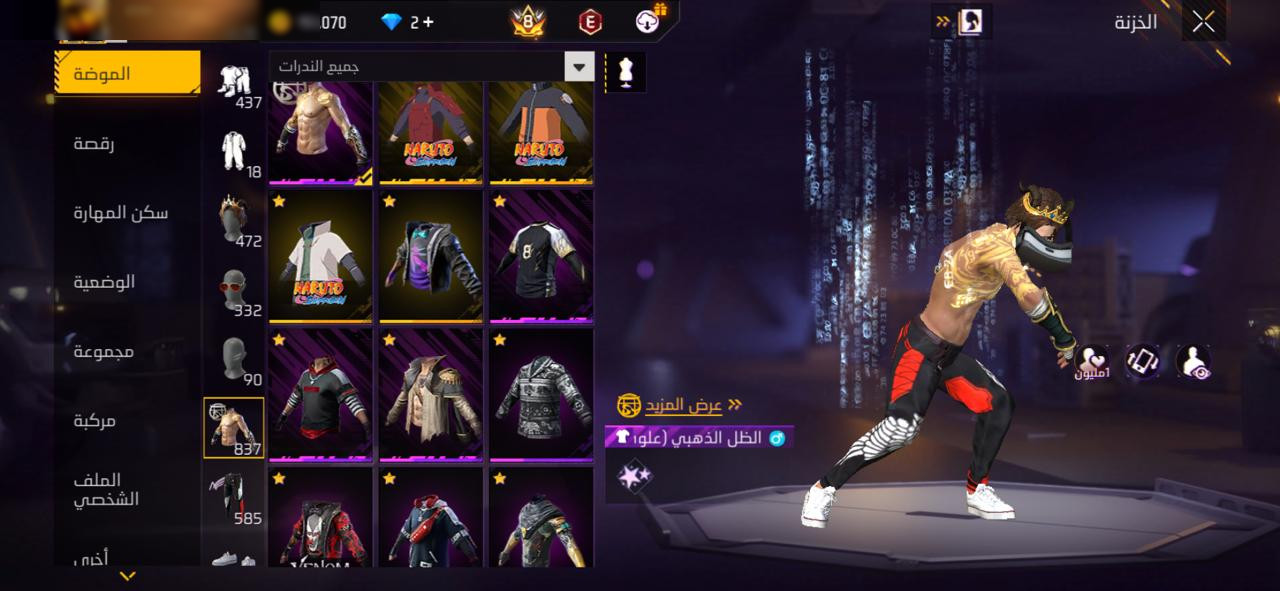Go to the مجموعة collection tab
Screen dimensions: 1280x591
[104, 351]
